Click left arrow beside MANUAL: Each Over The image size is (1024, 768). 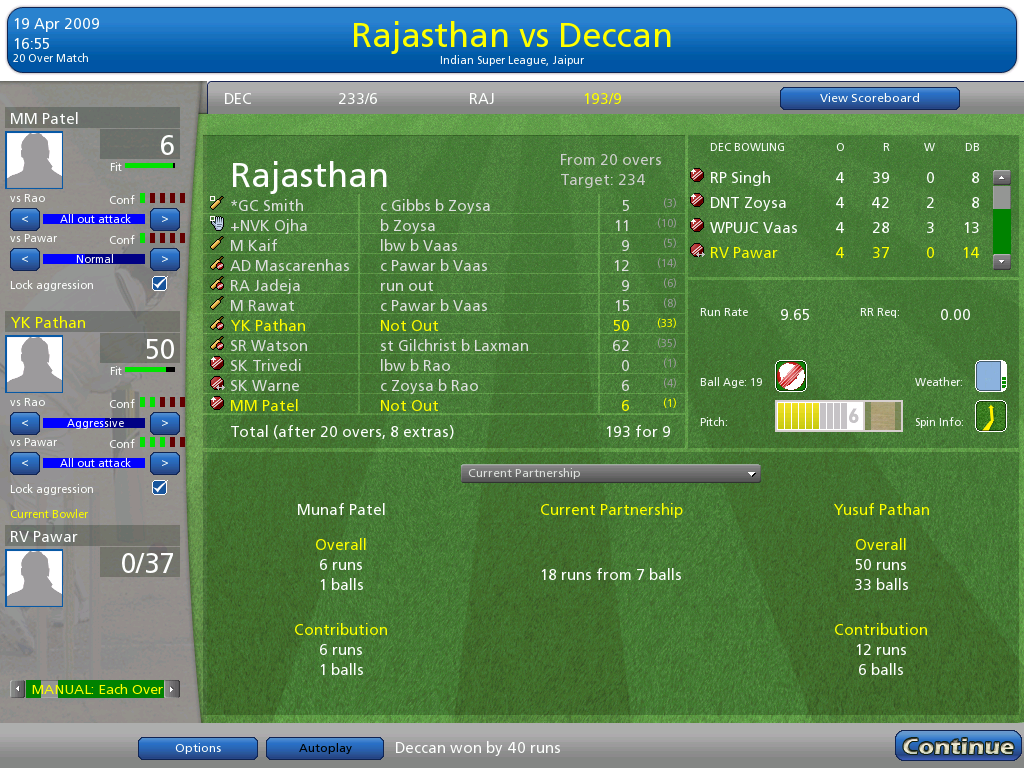[17, 689]
